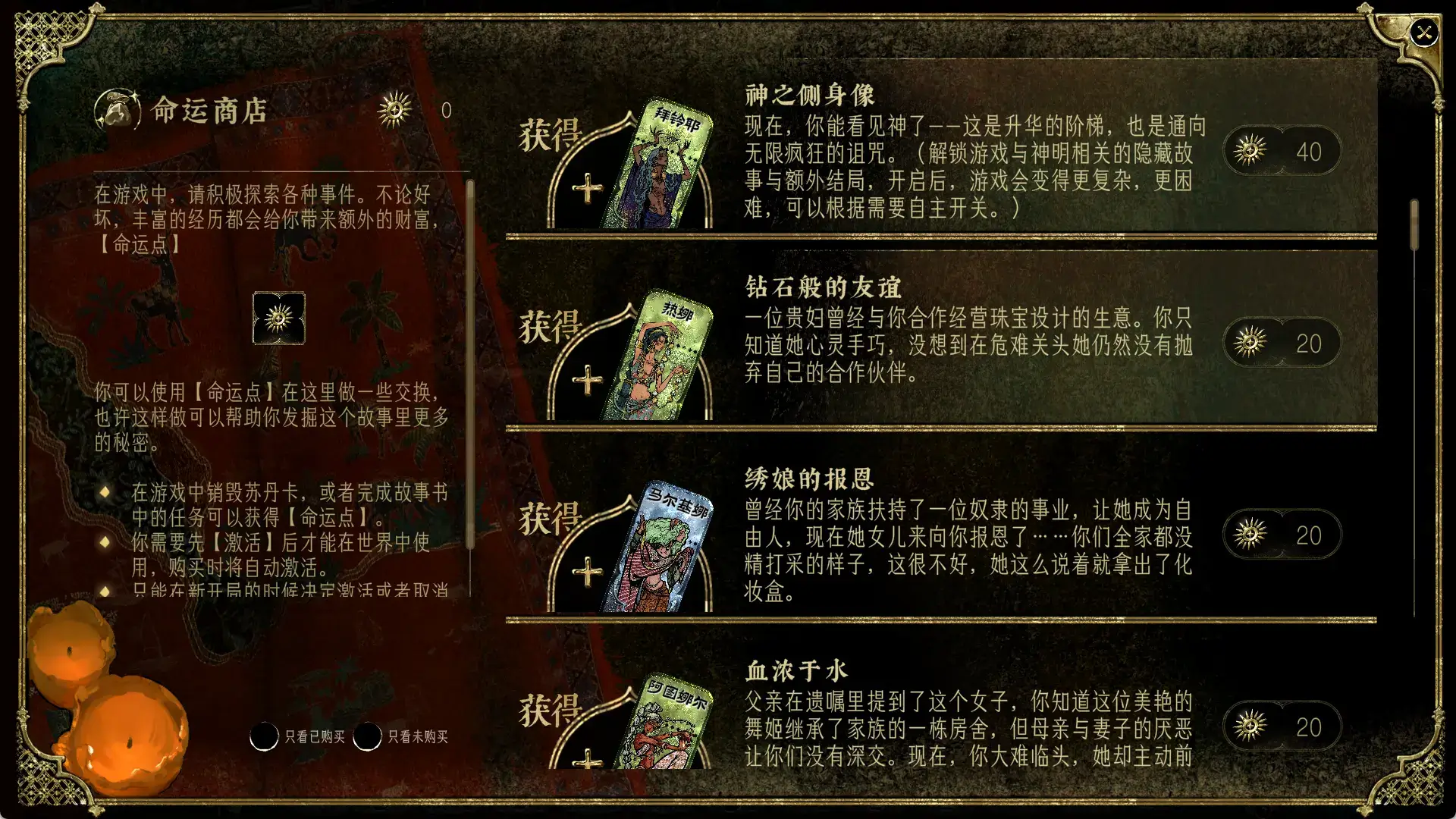The width and height of the screenshot is (1456, 819).
Task: Purchase 神之侧身像 for 40 points
Action: [1282, 150]
